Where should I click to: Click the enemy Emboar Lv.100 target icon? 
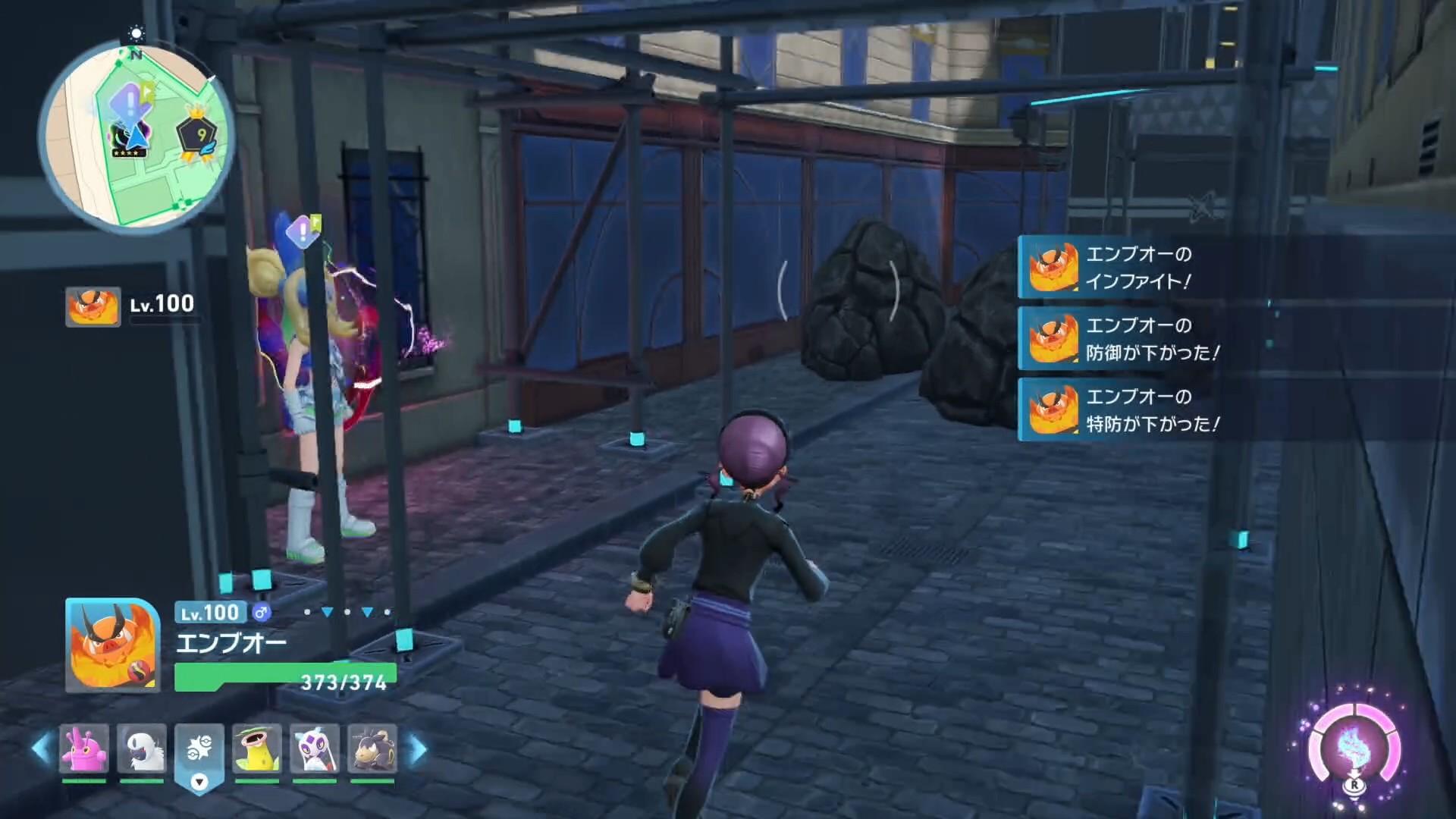pos(93,306)
